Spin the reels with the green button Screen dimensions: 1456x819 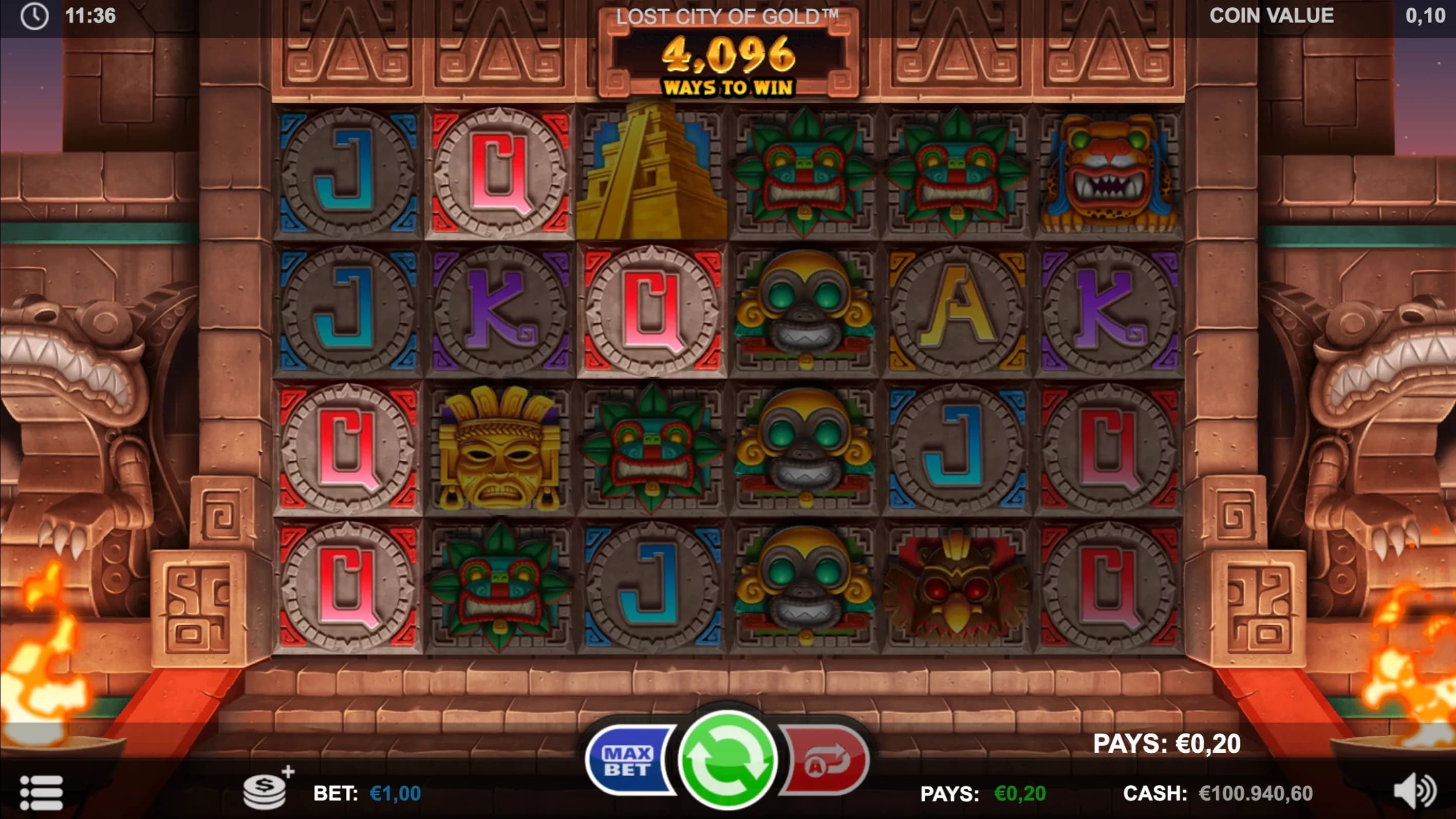[727, 759]
